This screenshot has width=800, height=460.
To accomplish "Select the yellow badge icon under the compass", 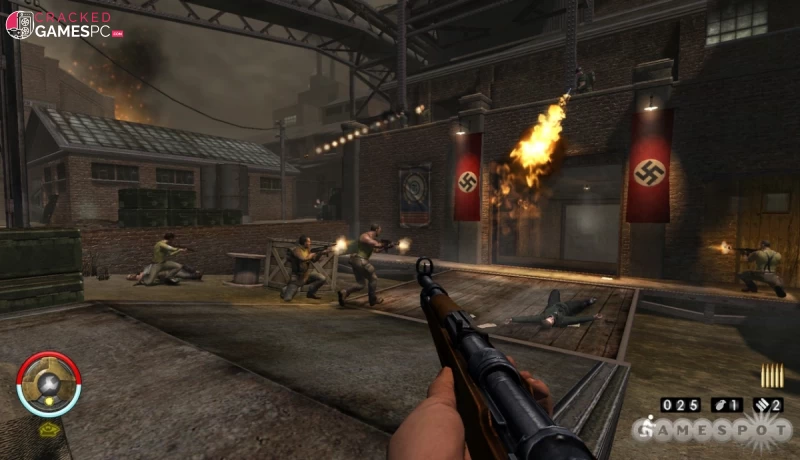I will [49, 428].
